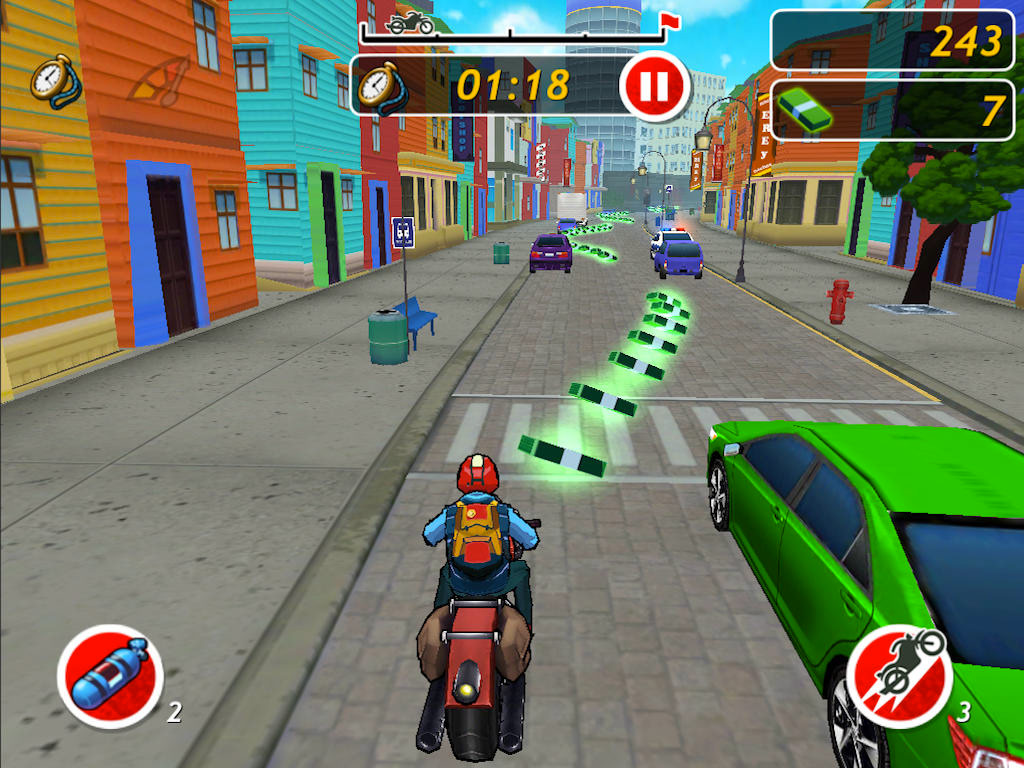The height and width of the screenshot is (768, 1024).
Task: Pause the game with the red button
Action: 654,86
